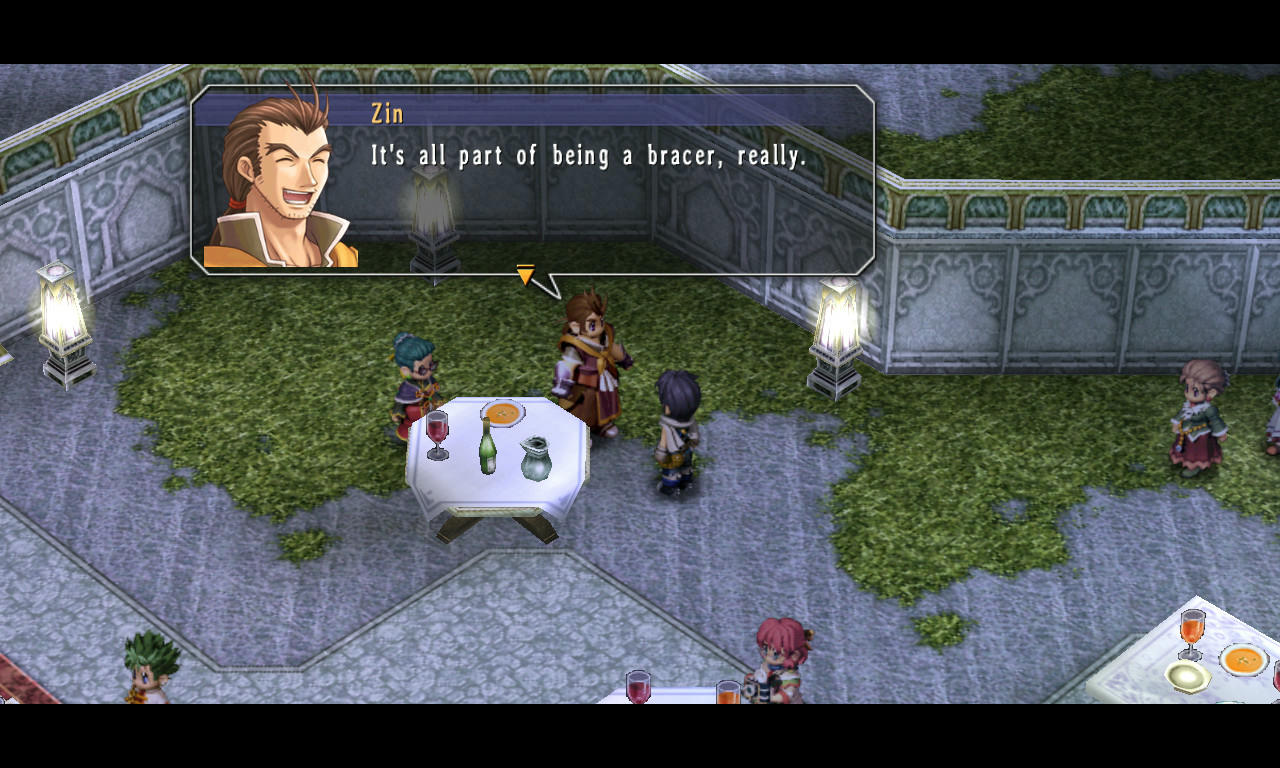Click the red drink glass at the bottom center
Screen dimensions: 1280x768
click(x=637, y=690)
